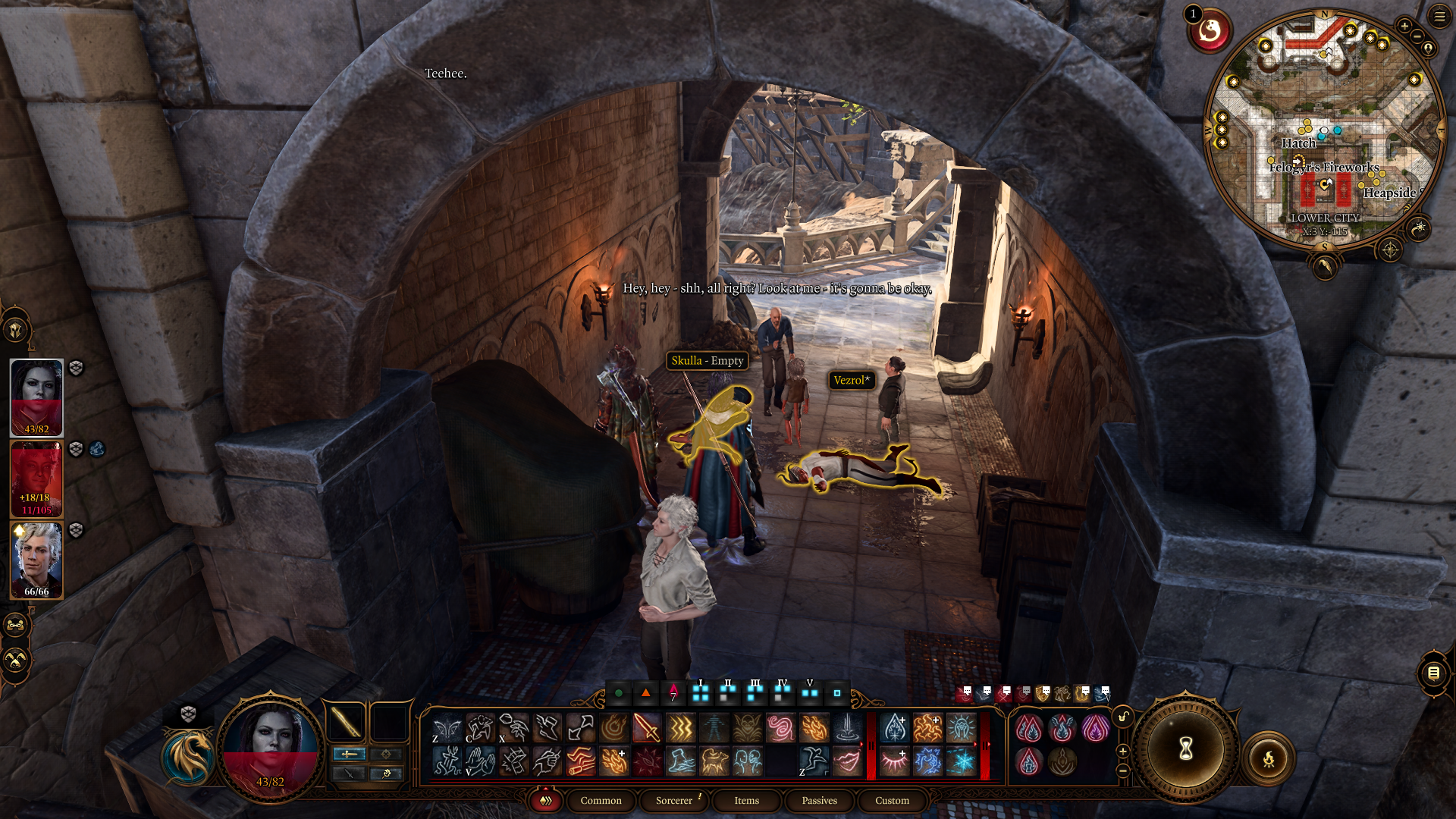Click the camp chest icon on lower left sidebar
This screenshot has width=1456, height=819.
pos(14,625)
